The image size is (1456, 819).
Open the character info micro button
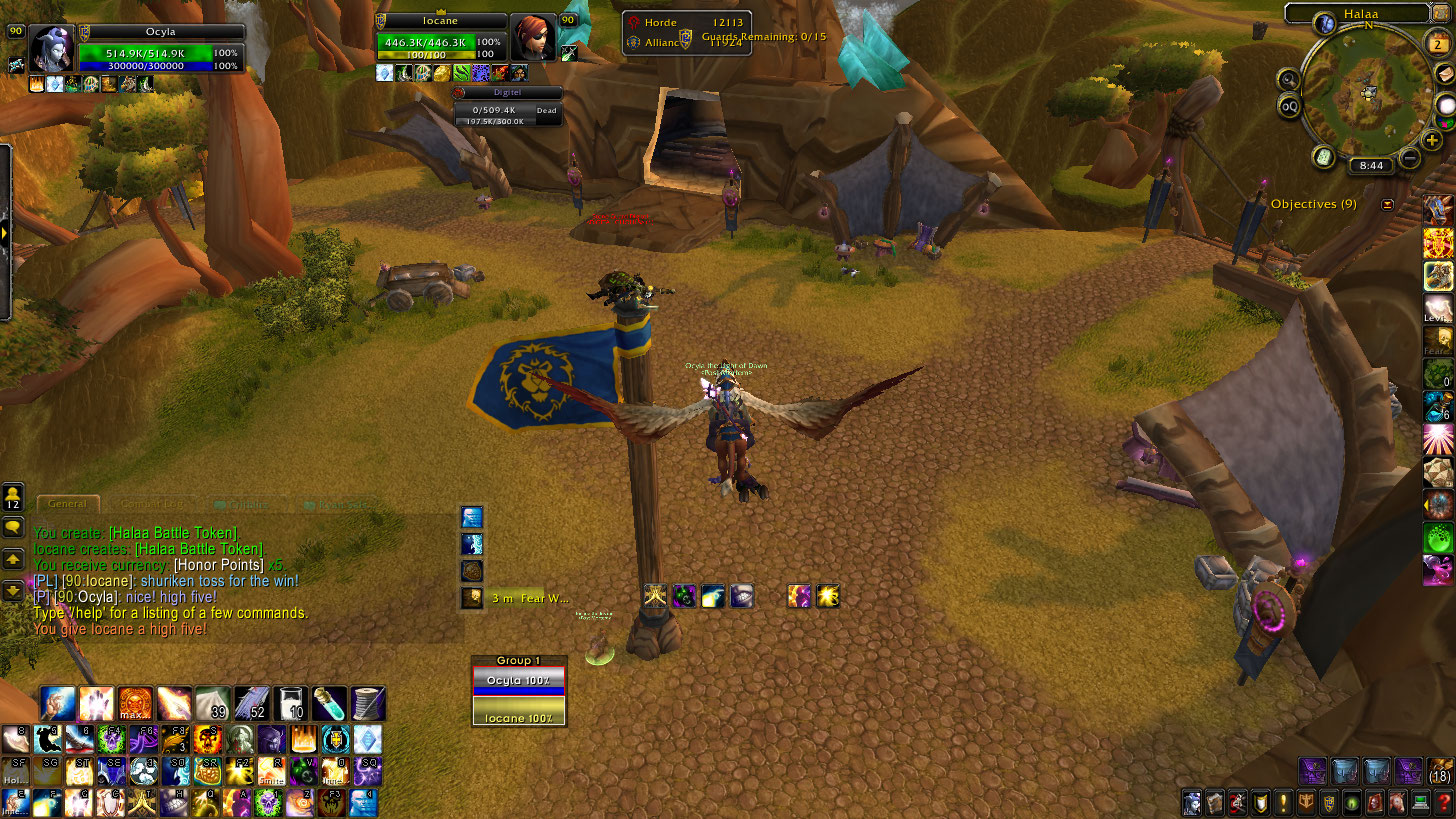pos(1191,802)
